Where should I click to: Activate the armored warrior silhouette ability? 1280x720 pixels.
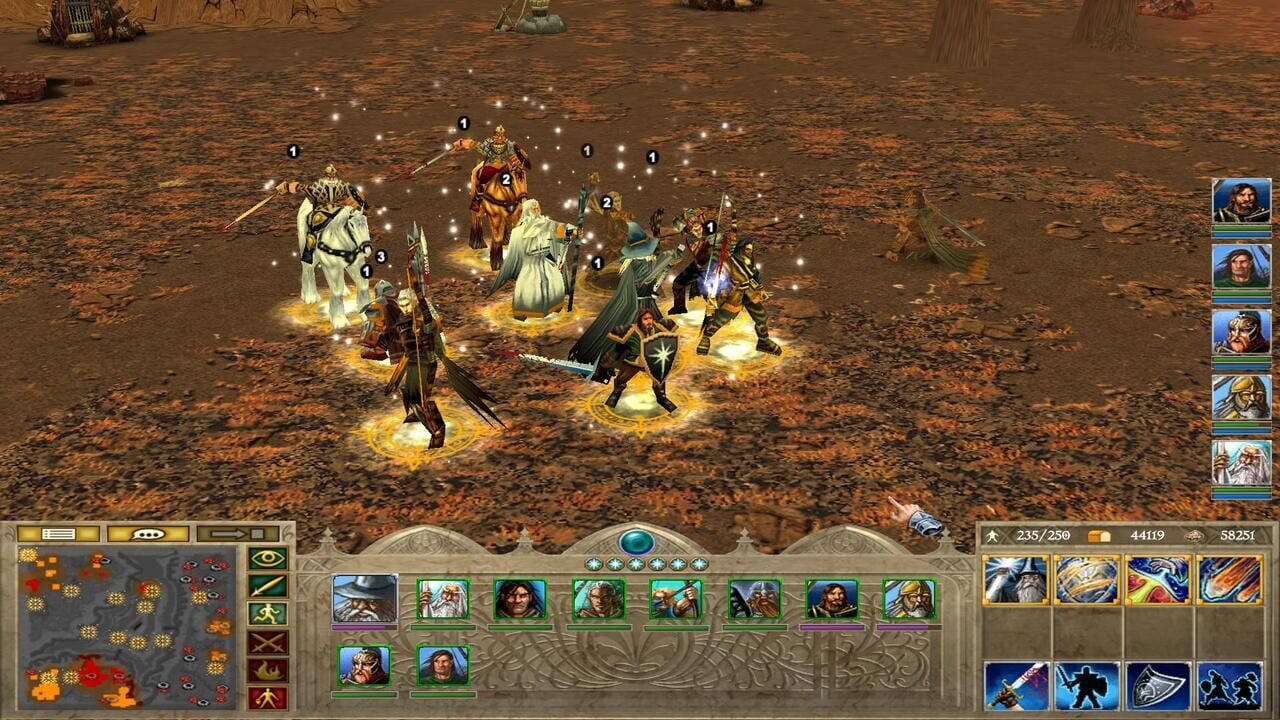click(1086, 687)
